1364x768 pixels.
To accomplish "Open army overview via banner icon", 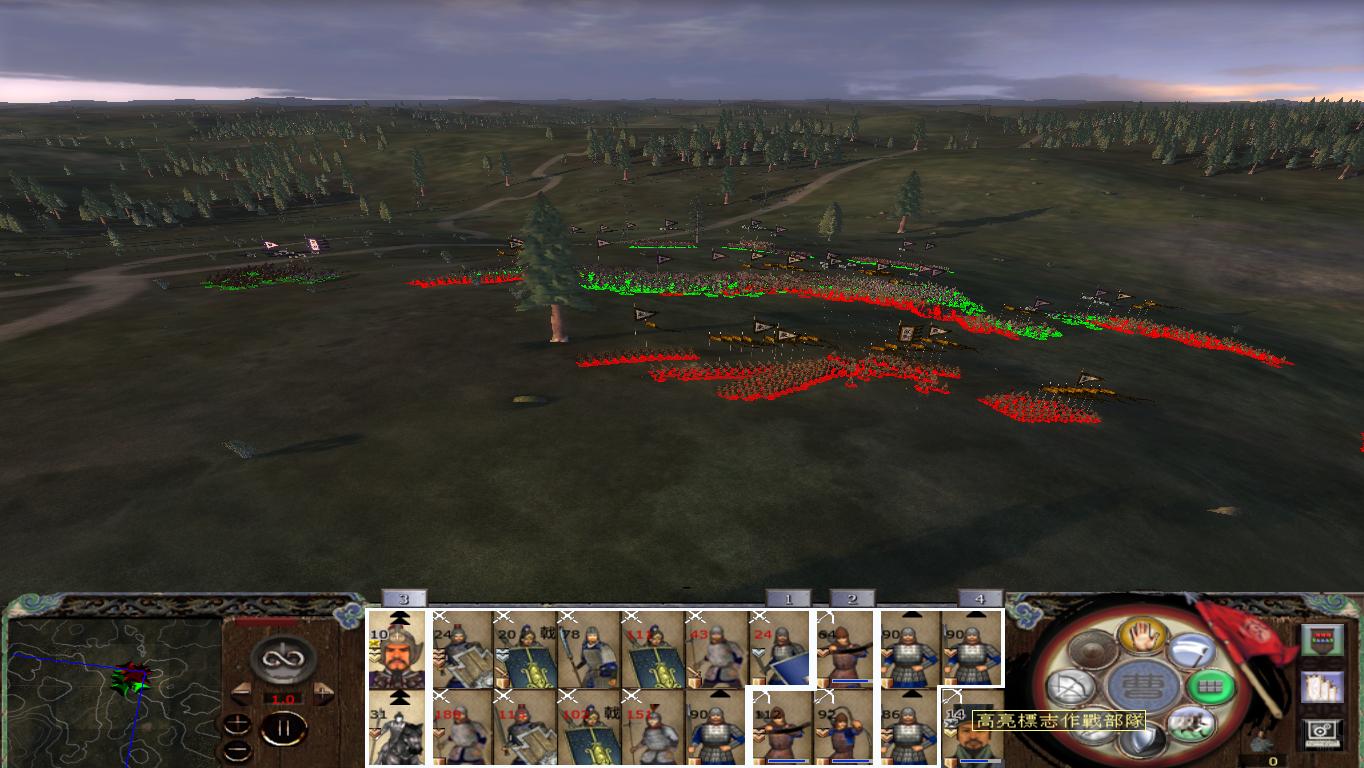I will click(1322, 639).
